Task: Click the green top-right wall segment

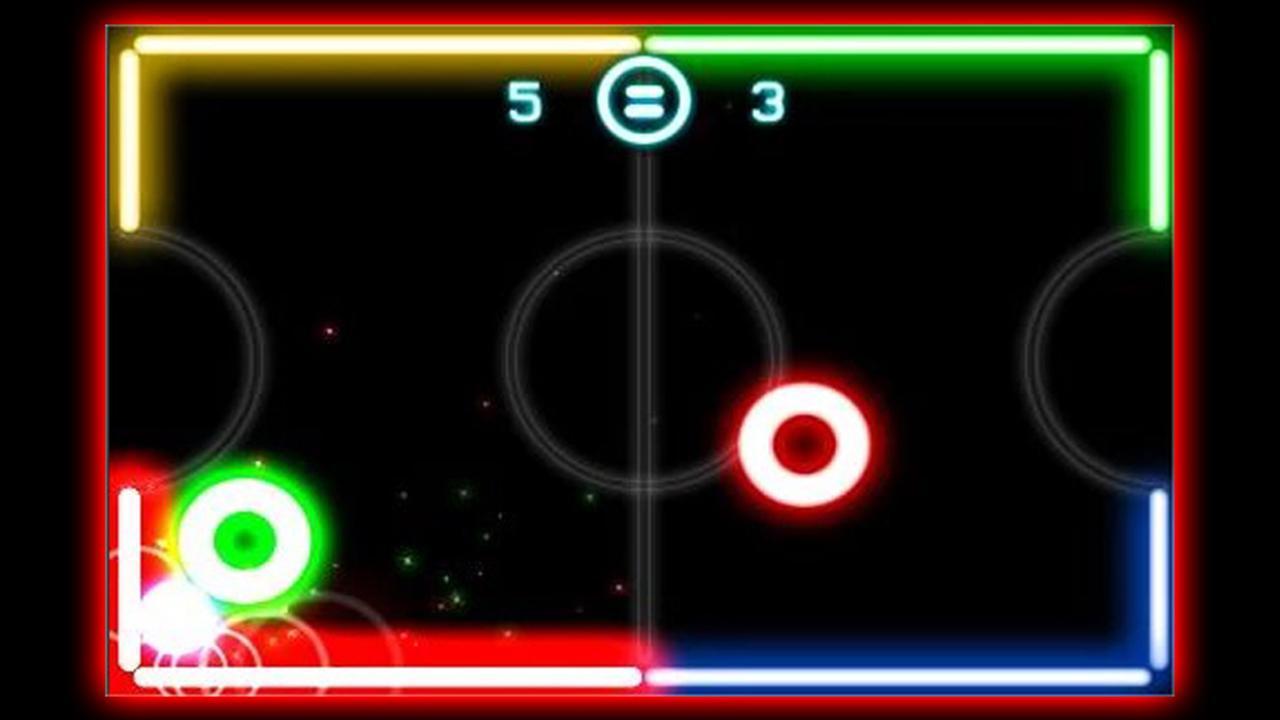Action: coord(900,42)
